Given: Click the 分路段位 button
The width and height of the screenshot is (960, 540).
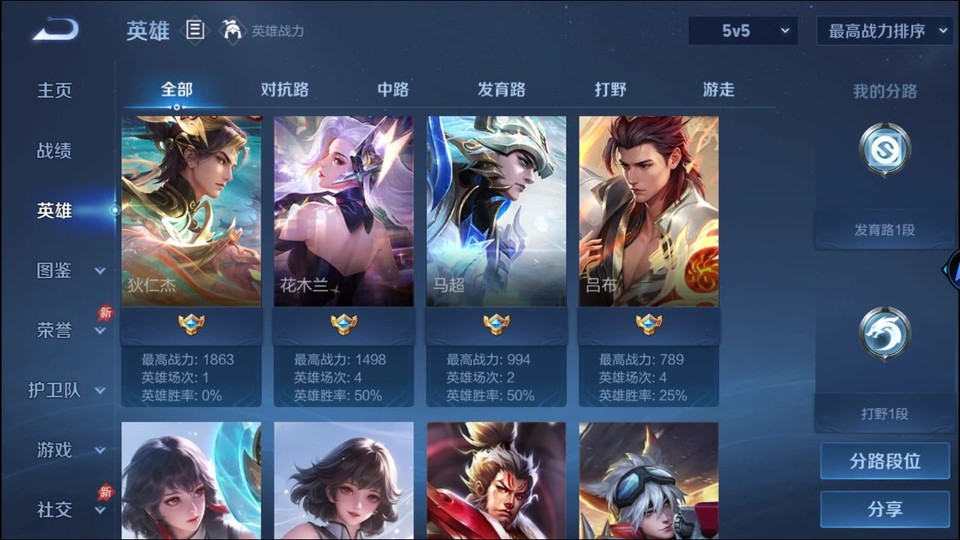Looking at the screenshot, I should 884,462.
